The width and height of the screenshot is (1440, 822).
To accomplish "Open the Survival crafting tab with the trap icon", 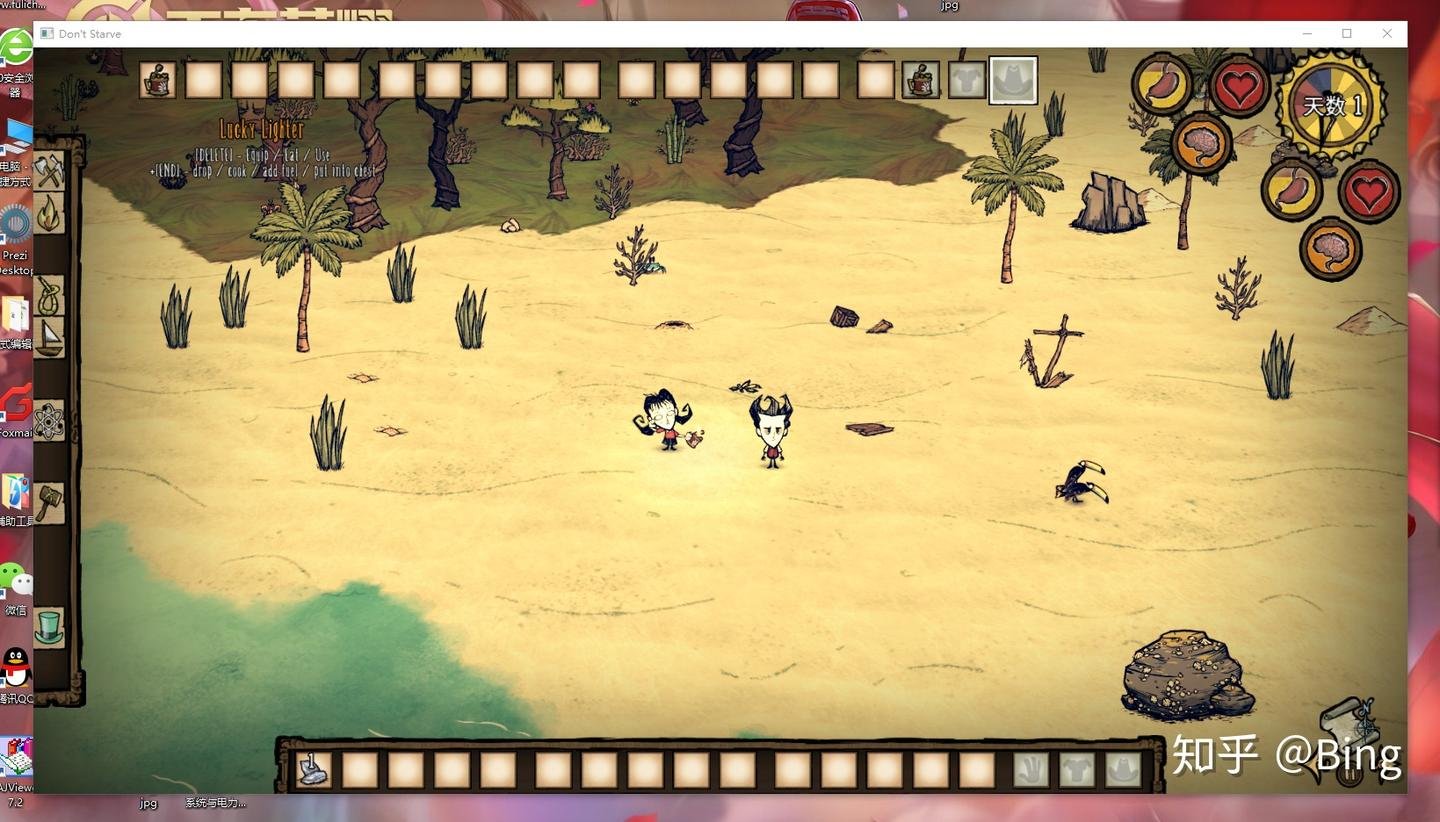I will coord(49,296).
